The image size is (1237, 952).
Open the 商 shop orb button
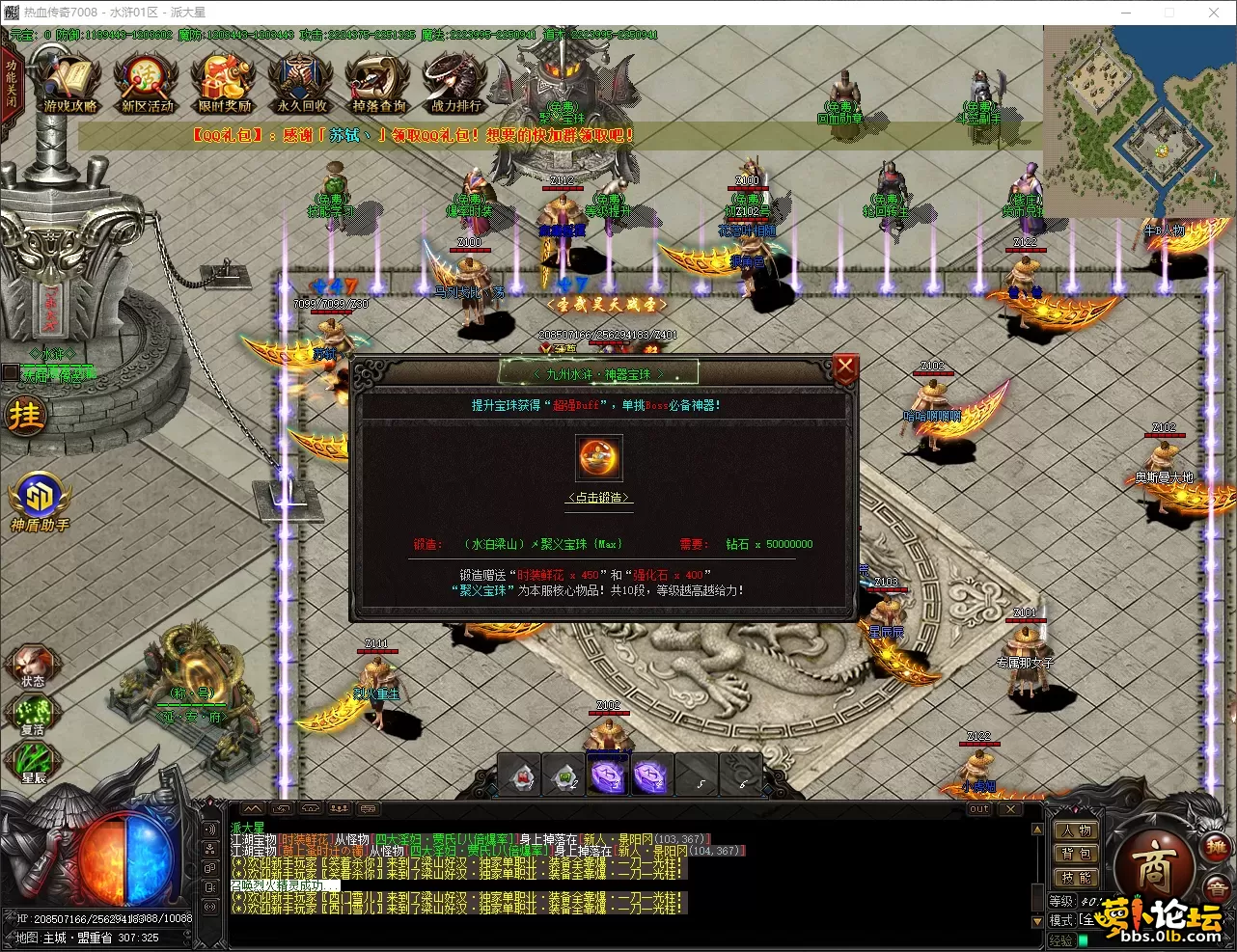point(1154,869)
